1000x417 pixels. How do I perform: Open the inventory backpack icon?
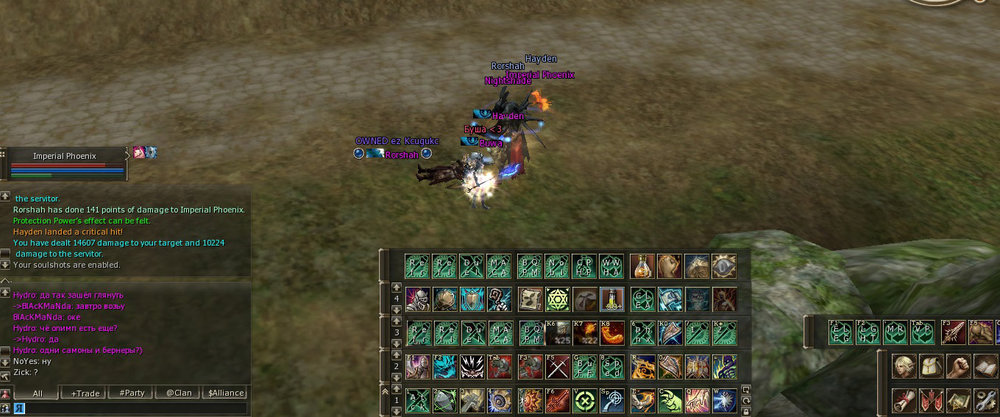point(931,366)
